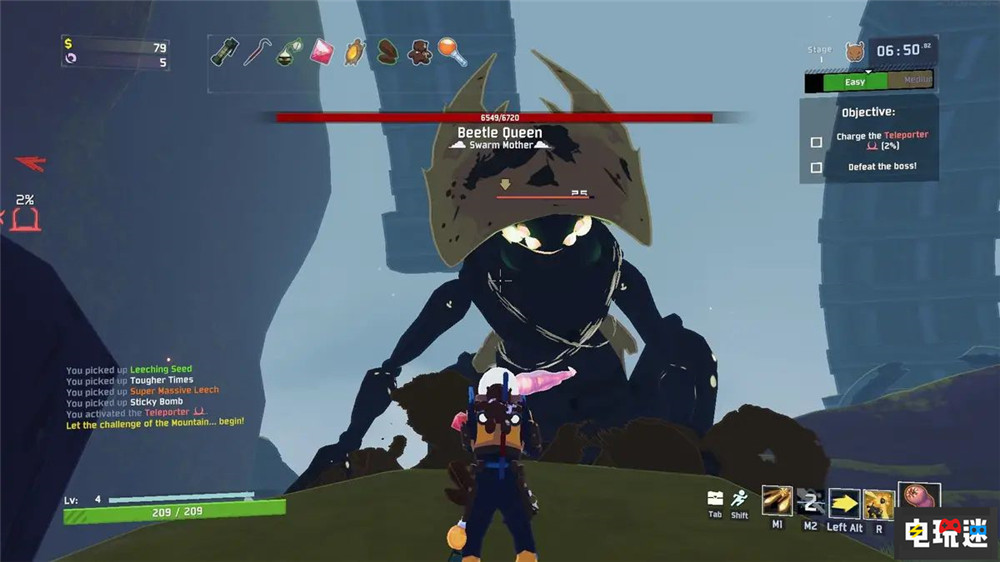Select the golden beetle shell item
Viewport: 1000px width, 562px height.
[x=354, y=52]
